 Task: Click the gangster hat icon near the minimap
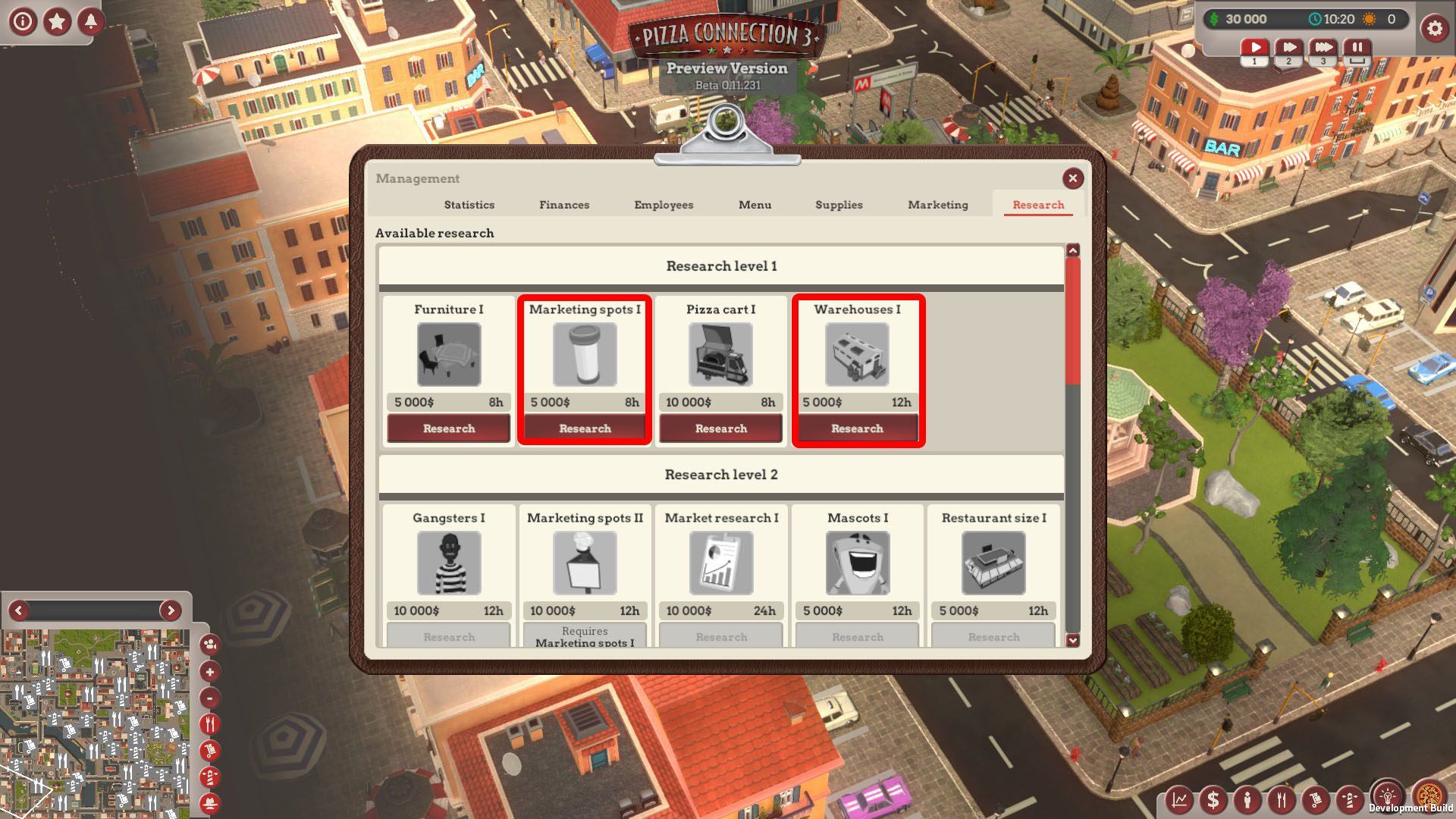208,802
